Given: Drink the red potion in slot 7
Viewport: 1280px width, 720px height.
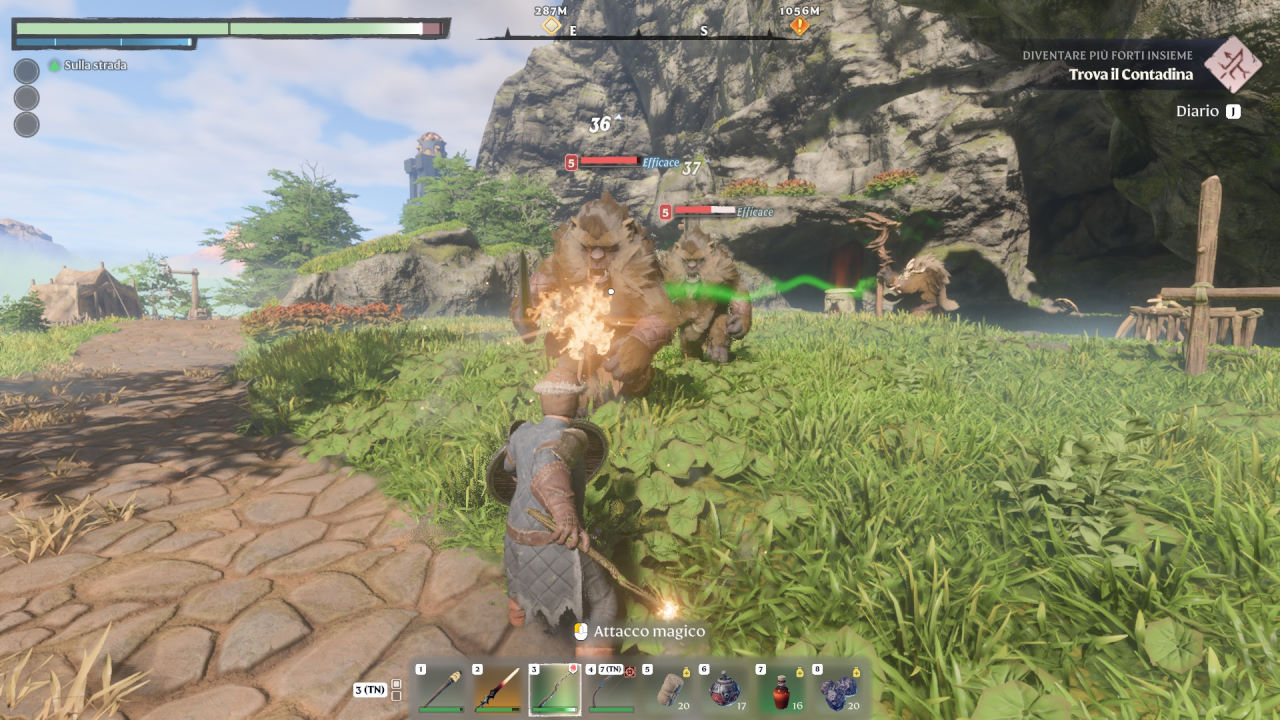Looking at the screenshot, I should (780, 690).
